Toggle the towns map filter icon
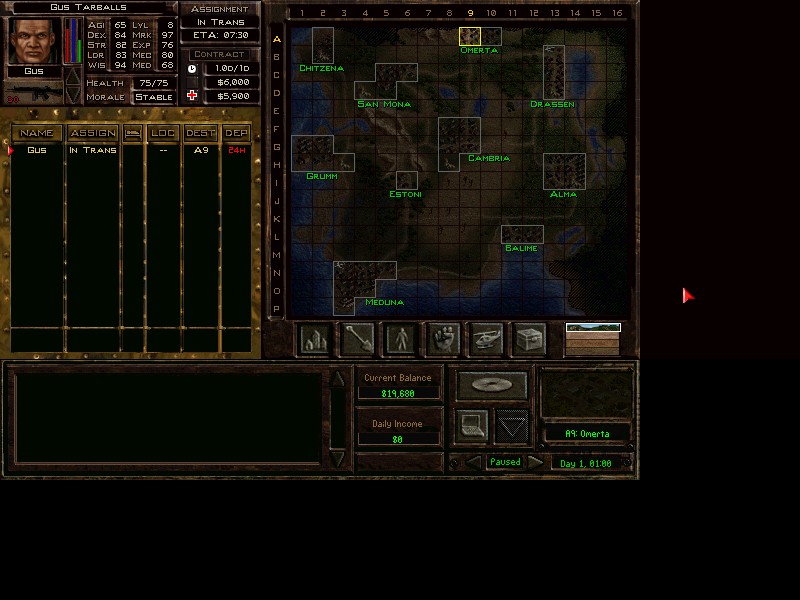Image resolution: width=800 pixels, height=600 pixels. pyautogui.click(x=315, y=340)
